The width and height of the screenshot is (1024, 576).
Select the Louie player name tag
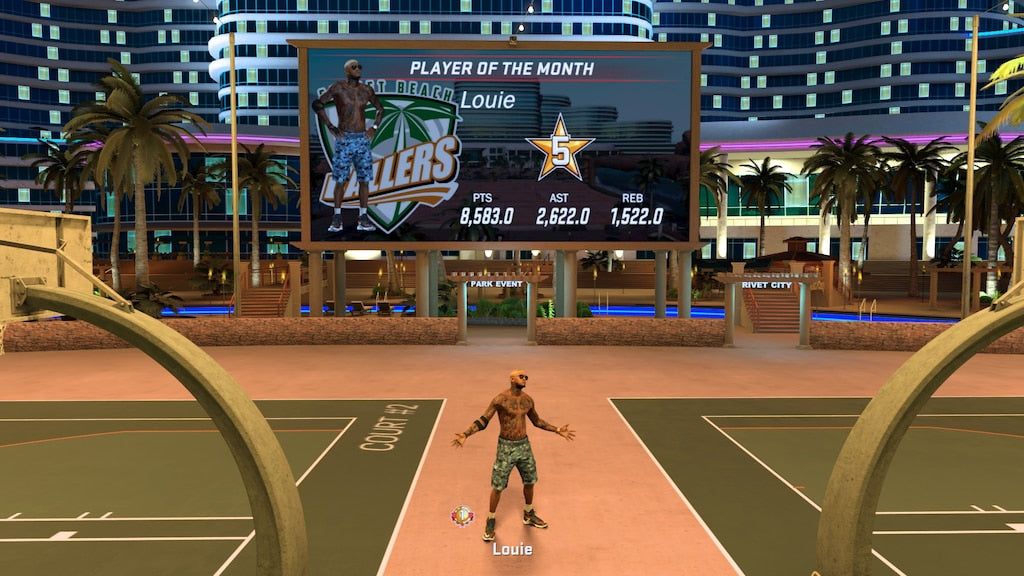[512, 549]
